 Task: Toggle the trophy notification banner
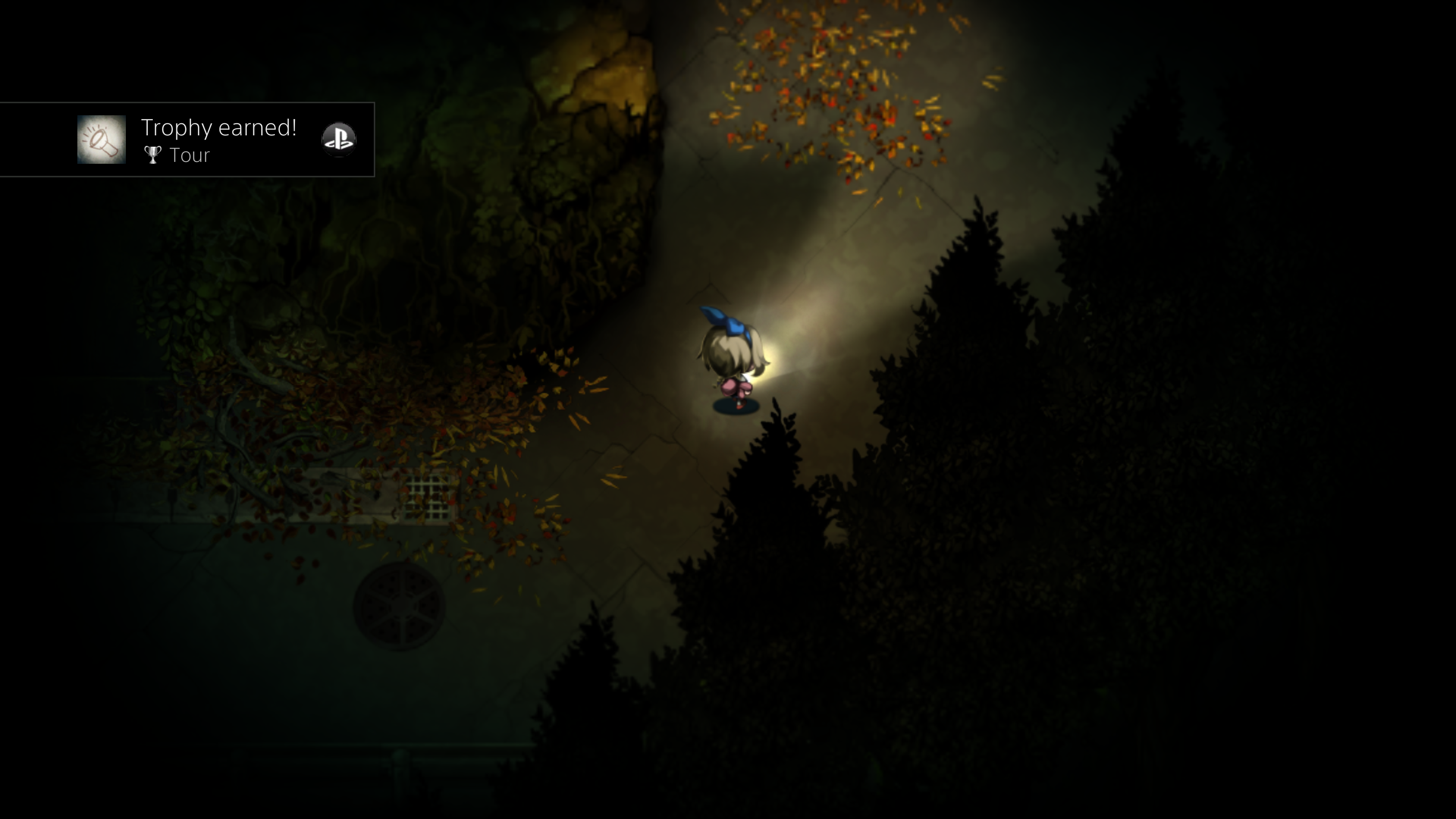(187, 139)
